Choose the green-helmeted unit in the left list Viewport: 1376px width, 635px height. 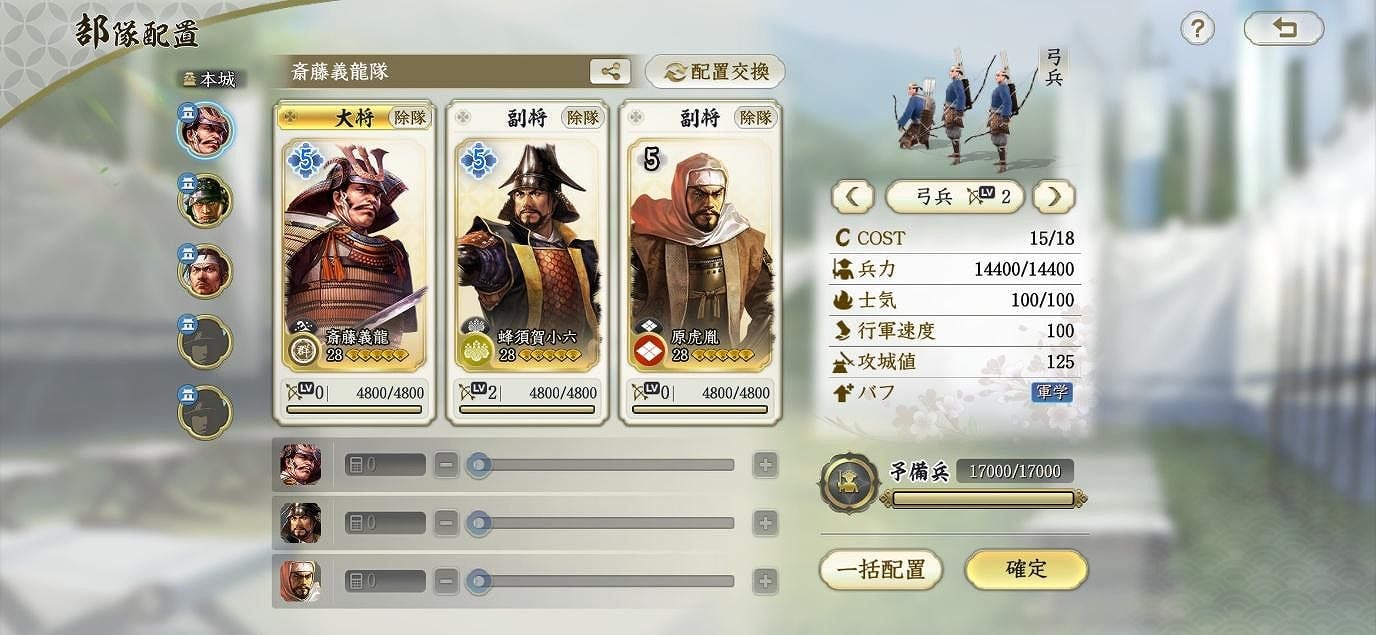205,200
